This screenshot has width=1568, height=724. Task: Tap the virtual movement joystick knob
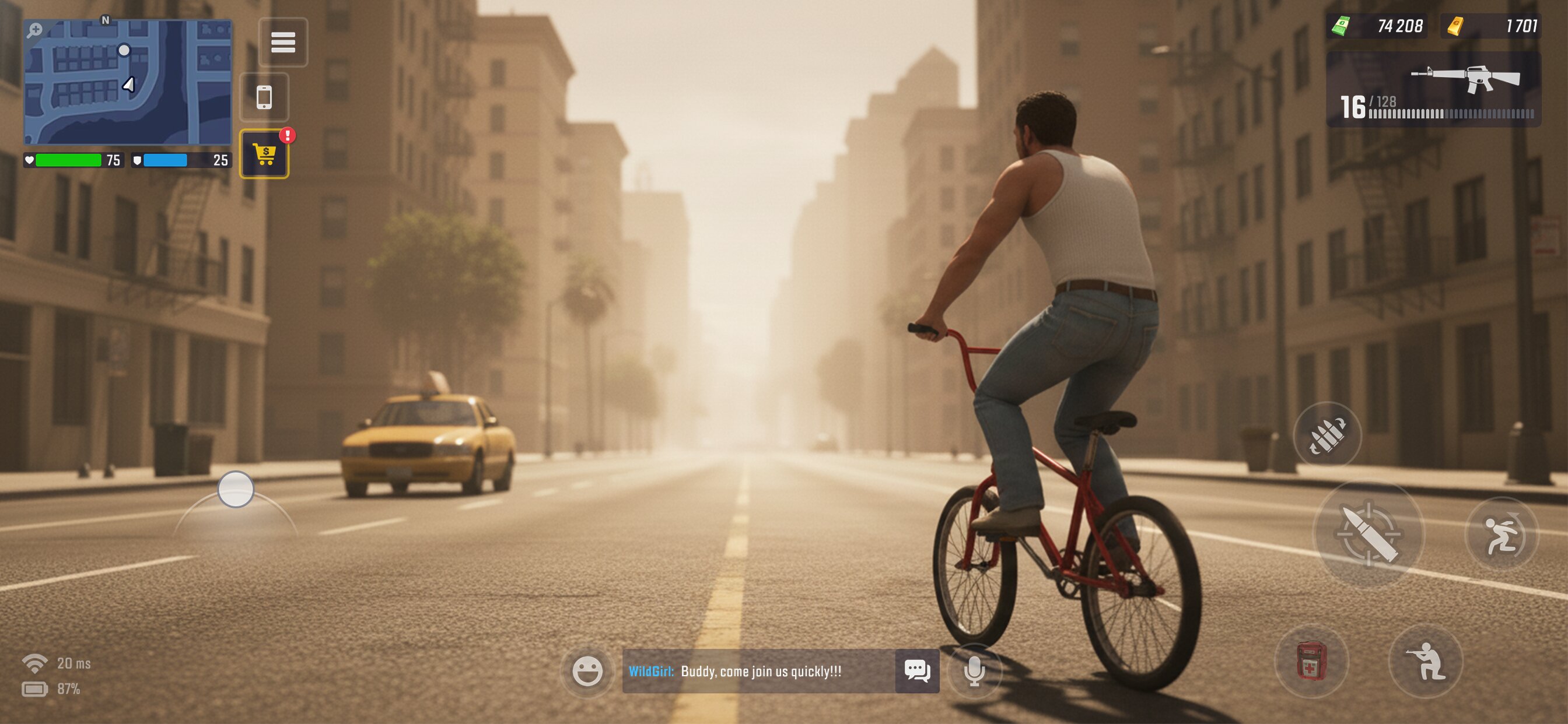pyautogui.click(x=236, y=489)
